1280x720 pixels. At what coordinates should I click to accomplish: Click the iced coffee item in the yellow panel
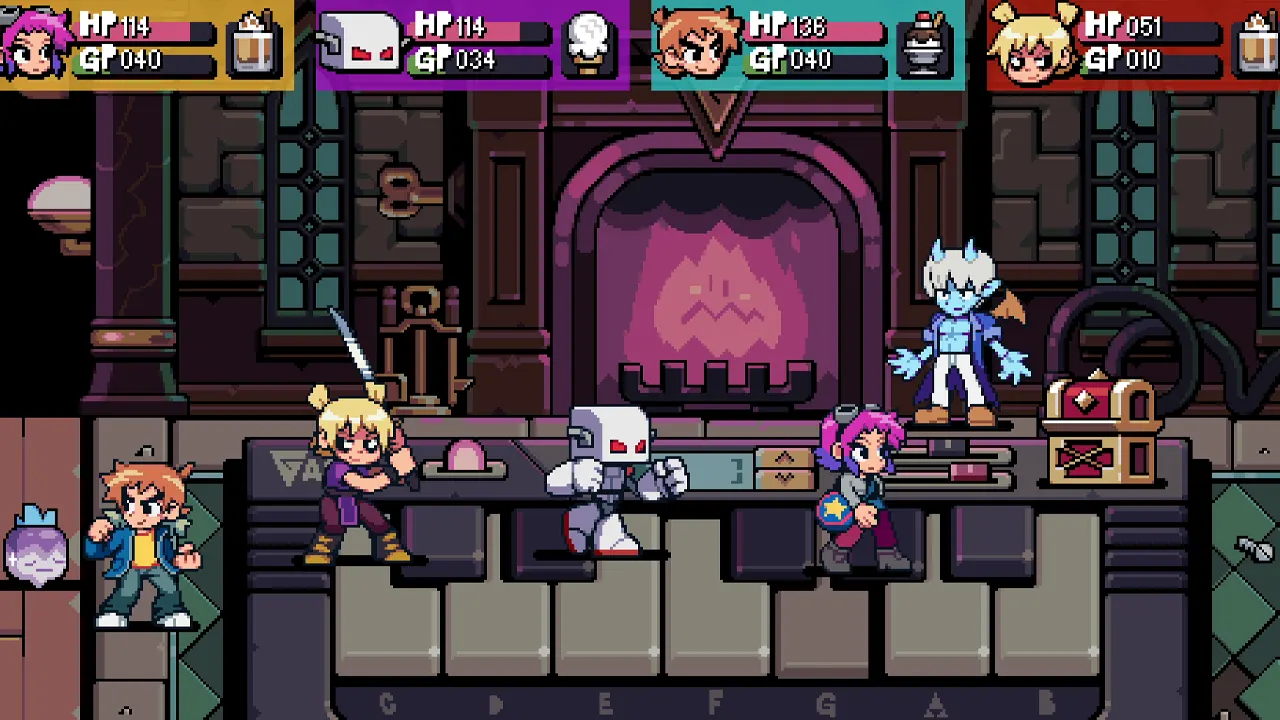(x=253, y=44)
